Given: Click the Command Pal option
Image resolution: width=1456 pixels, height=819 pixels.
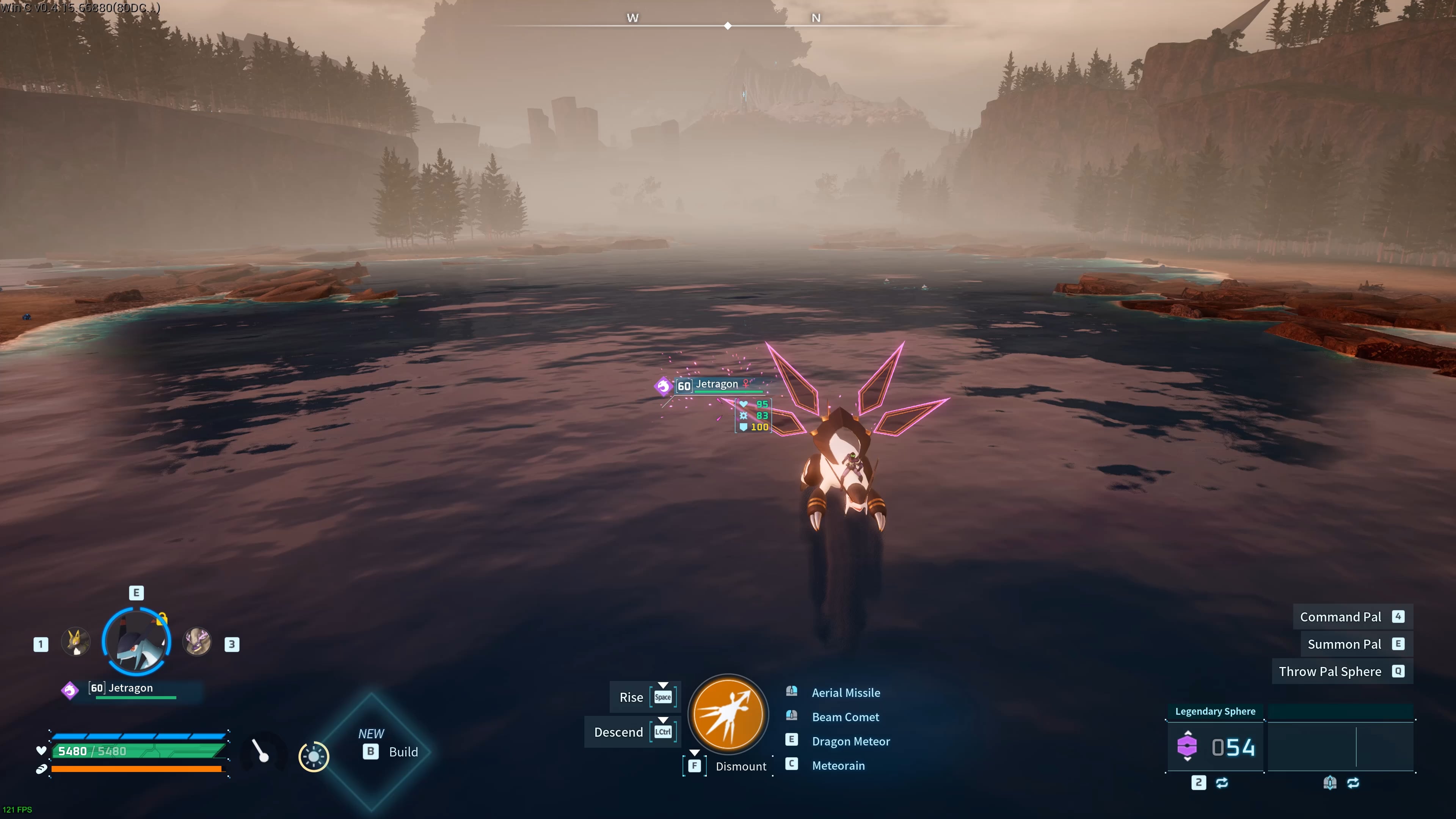Looking at the screenshot, I should tap(1340, 617).
